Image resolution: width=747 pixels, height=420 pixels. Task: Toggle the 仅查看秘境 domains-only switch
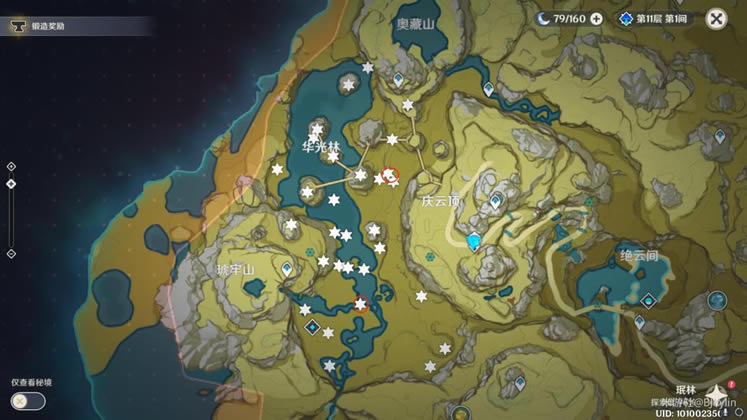(x=28, y=401)
